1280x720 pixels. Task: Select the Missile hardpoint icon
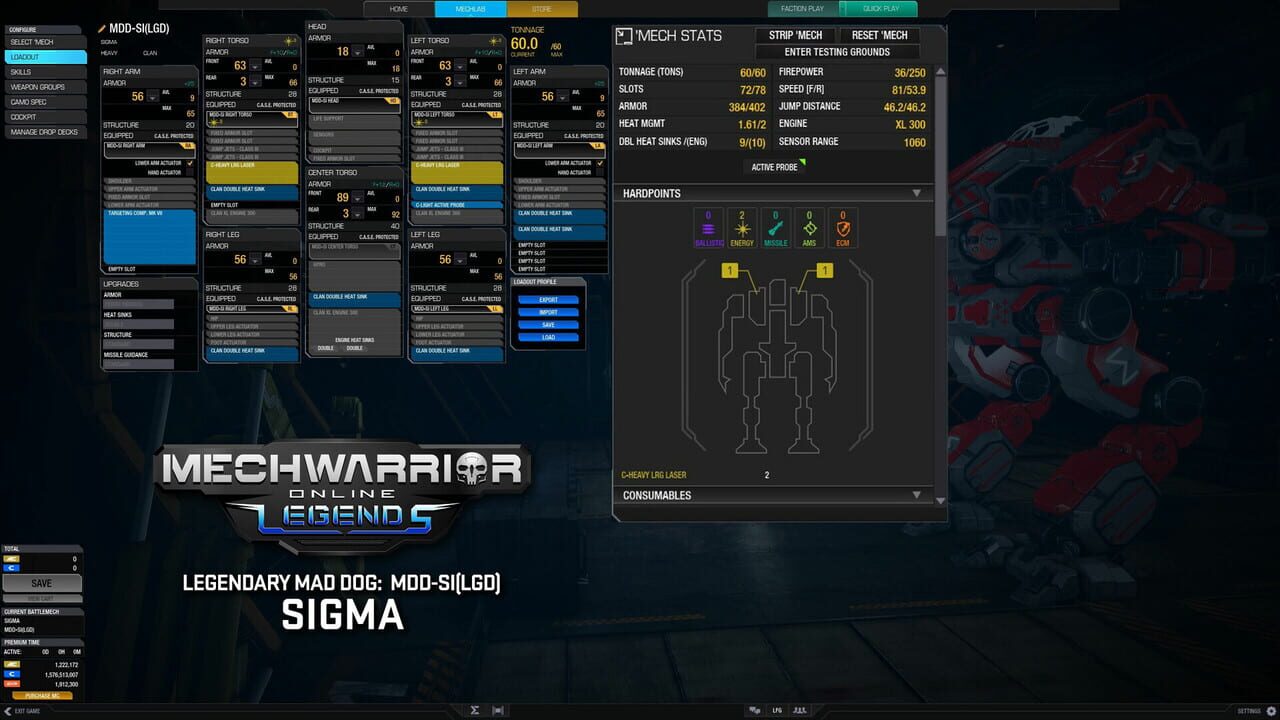tap(775, 227)
